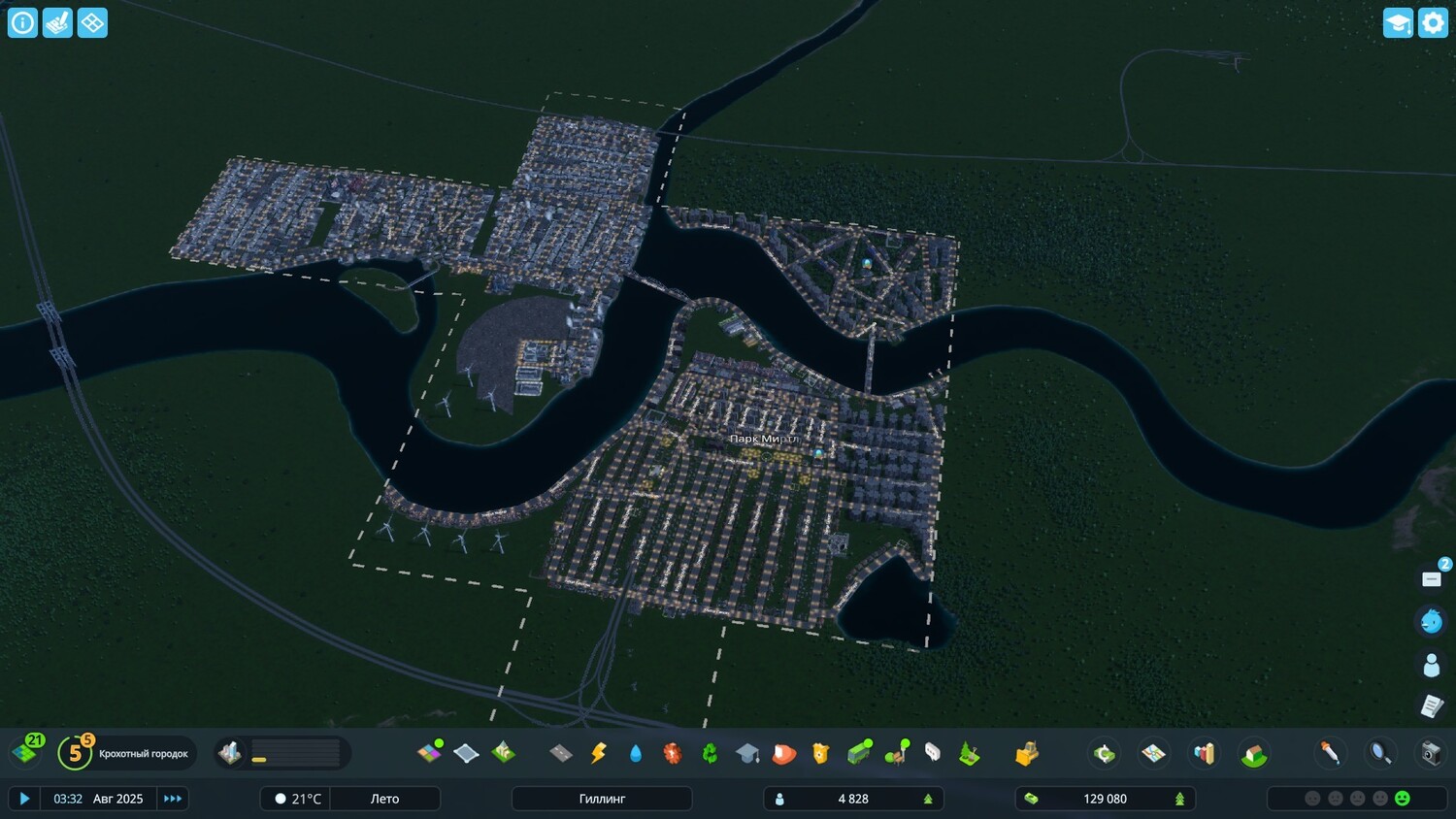Open the Economy panel with the money icon

pos(1104,752)
